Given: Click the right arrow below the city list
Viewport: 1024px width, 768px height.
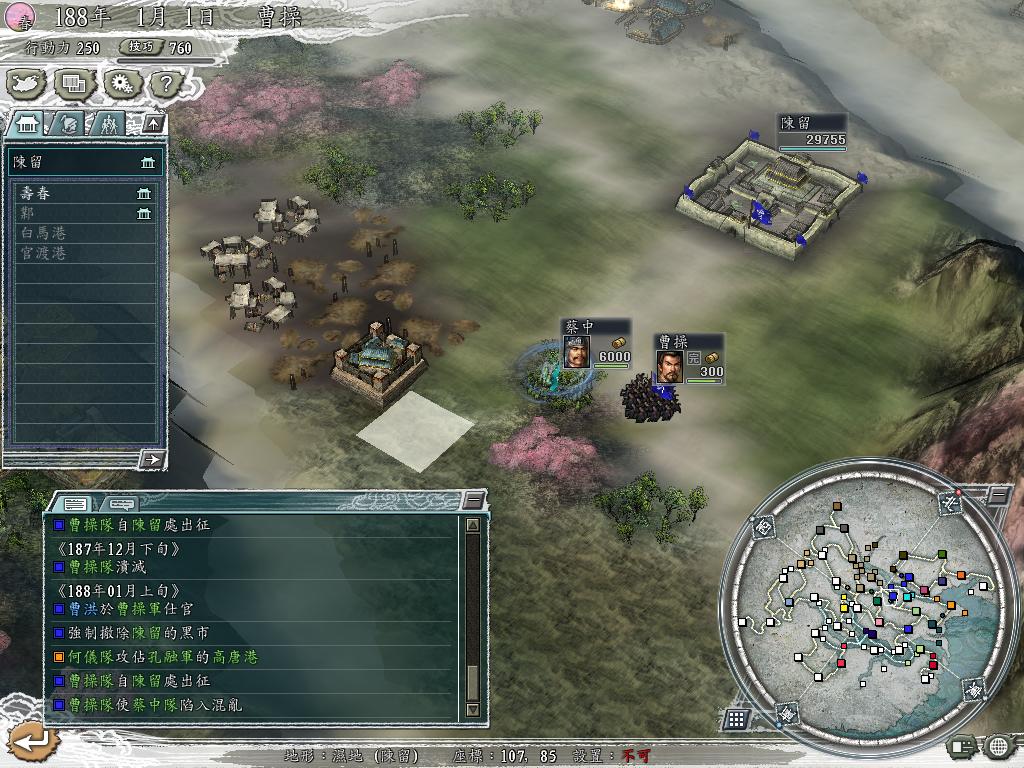Looking at the screenshot, I should coord(152,459).
